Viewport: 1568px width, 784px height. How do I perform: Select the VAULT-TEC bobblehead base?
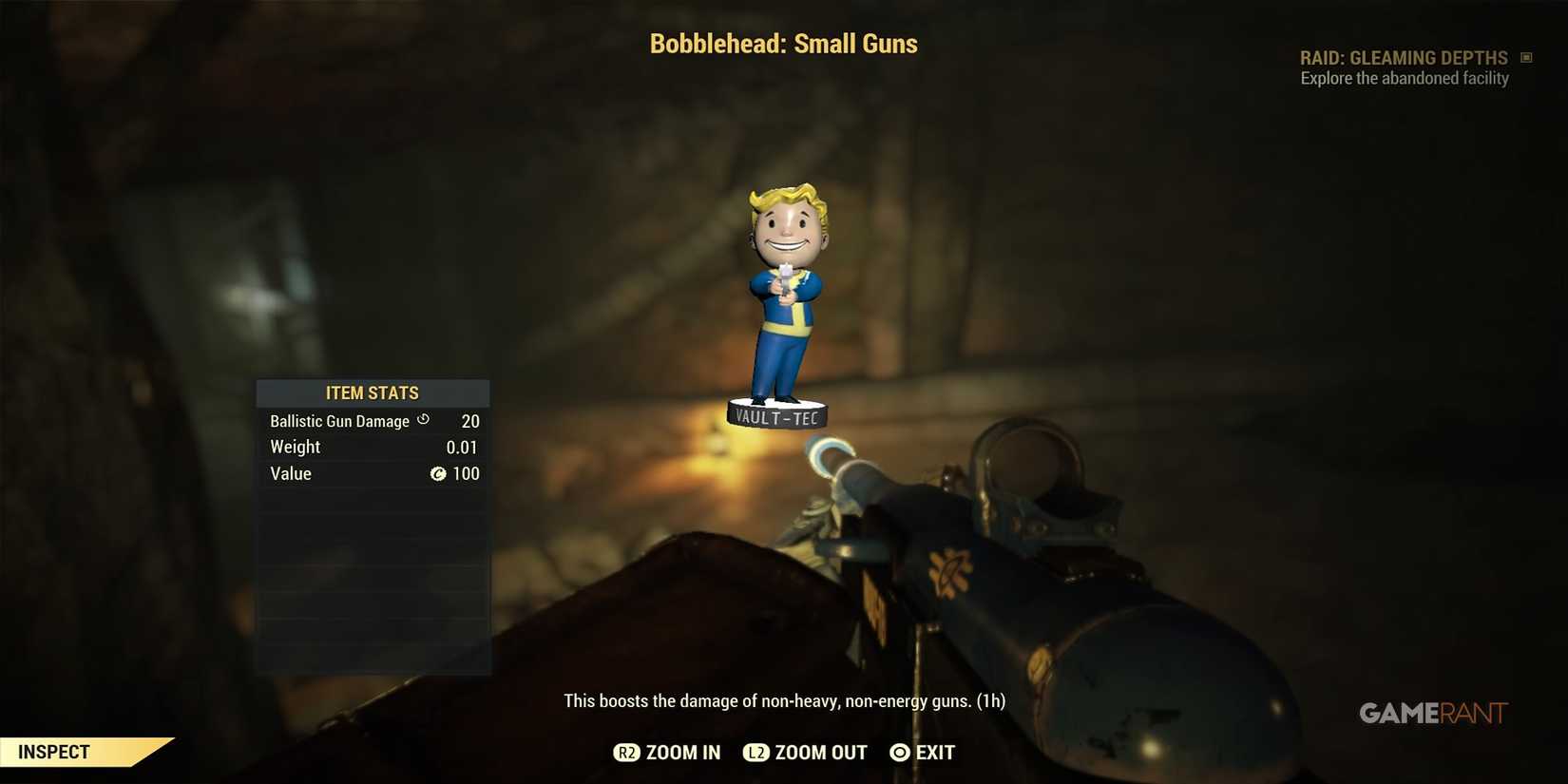[x=777, y=415]
